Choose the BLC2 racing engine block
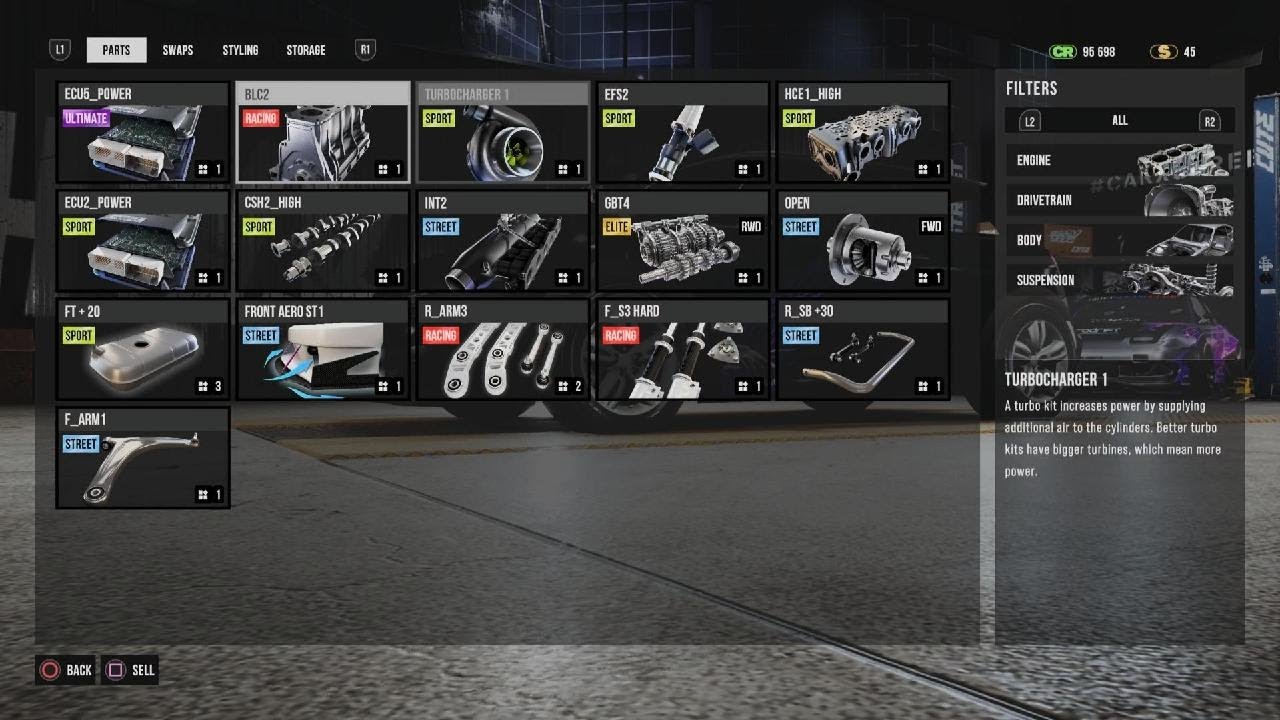The width and height of the screenshot is (1280, 720). [323, 133]
